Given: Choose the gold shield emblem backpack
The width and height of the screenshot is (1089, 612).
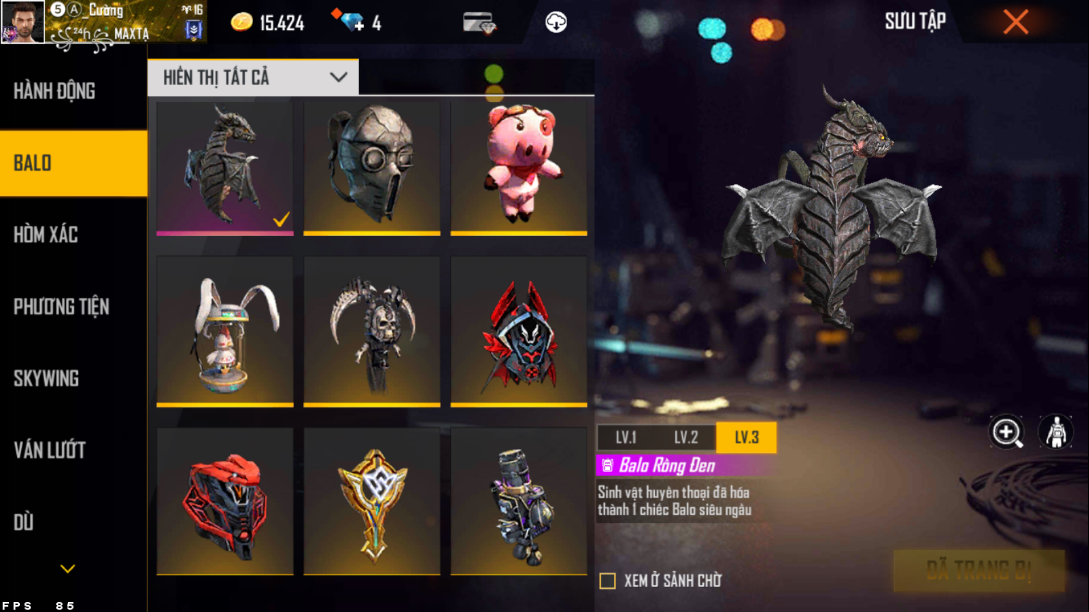Looking at the screenshot, I should pos(372,500).
